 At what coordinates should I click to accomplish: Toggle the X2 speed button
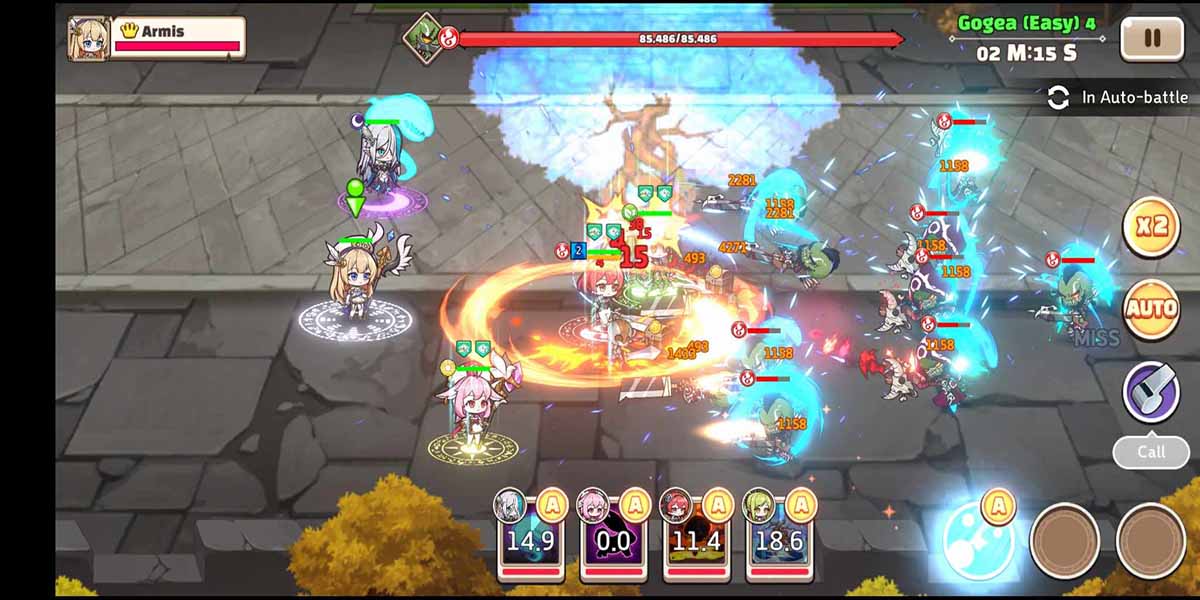point(1151,227)
